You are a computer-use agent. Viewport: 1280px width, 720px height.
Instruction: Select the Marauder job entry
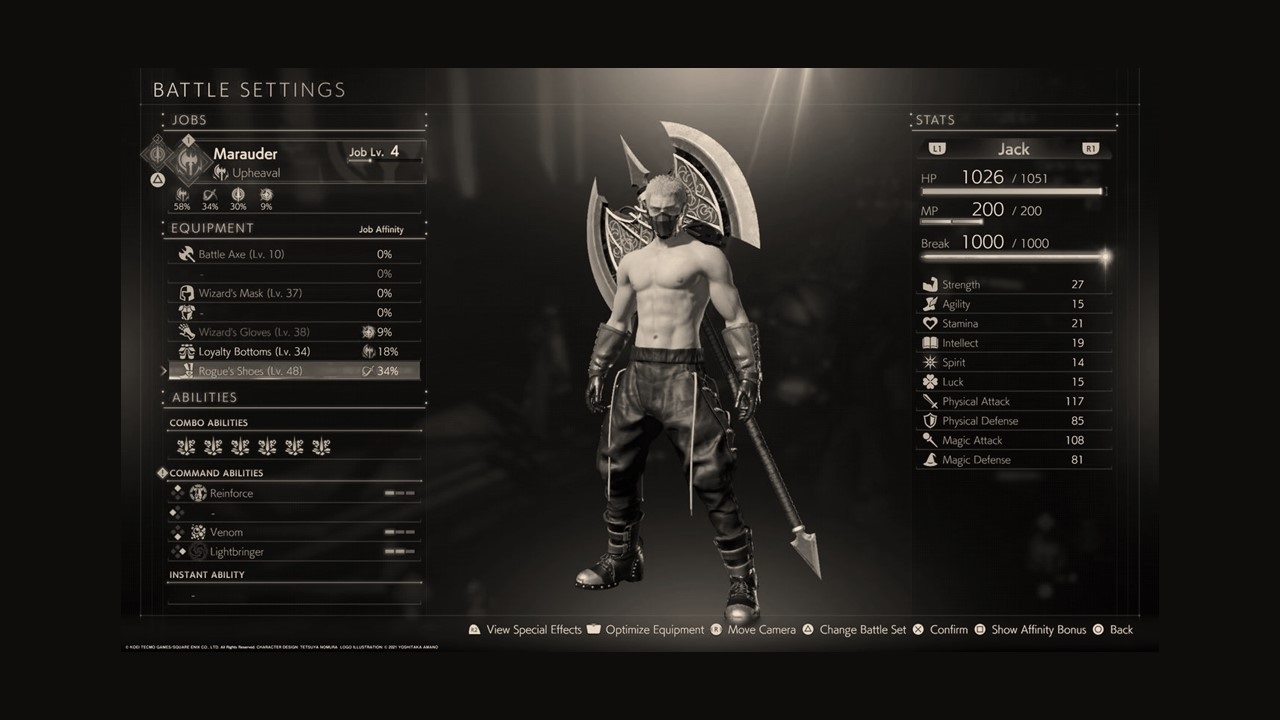tap(245, 154)
